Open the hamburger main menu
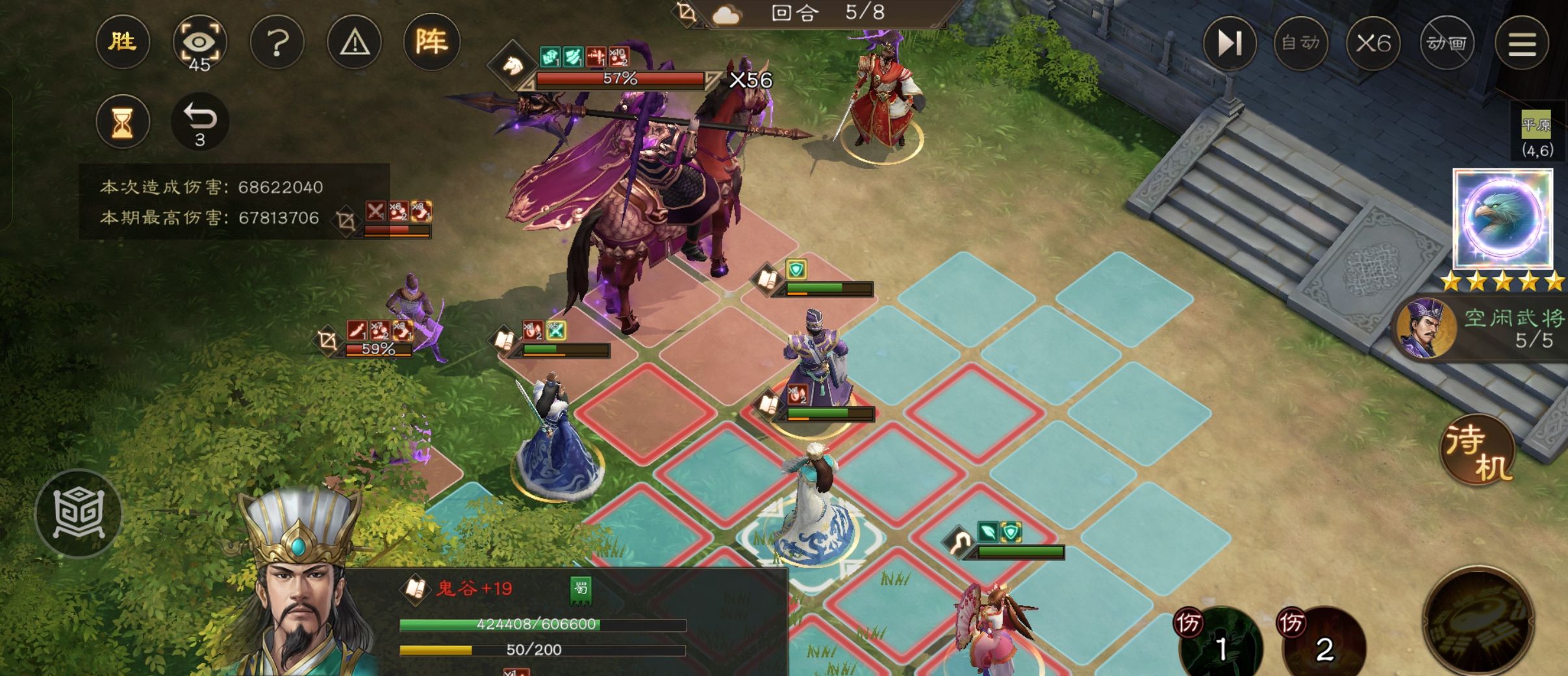 (x=1521, y=44)
